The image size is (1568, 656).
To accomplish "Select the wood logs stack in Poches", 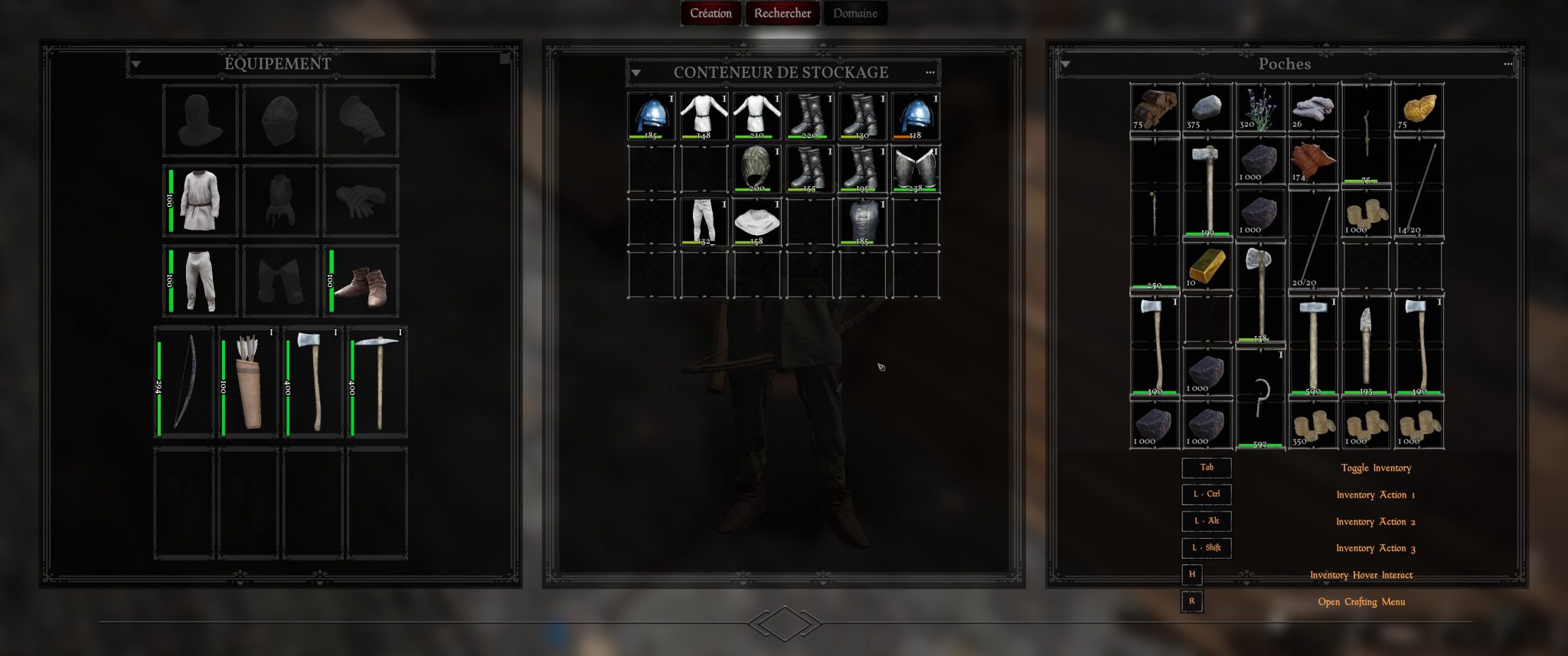I will point(1155,108).
